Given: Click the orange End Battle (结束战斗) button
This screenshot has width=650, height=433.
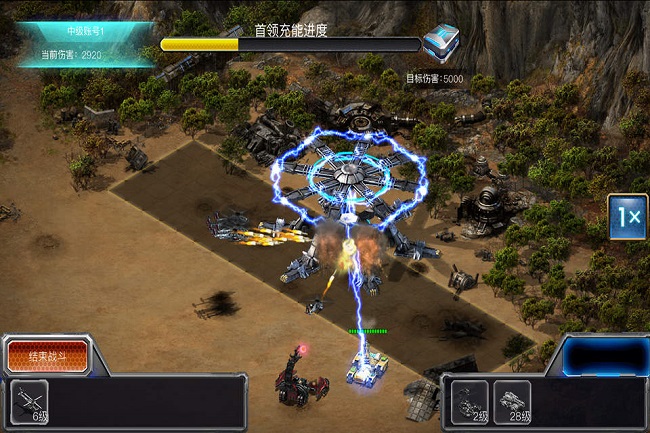Looking at the screenshot, I should (47, 355).
